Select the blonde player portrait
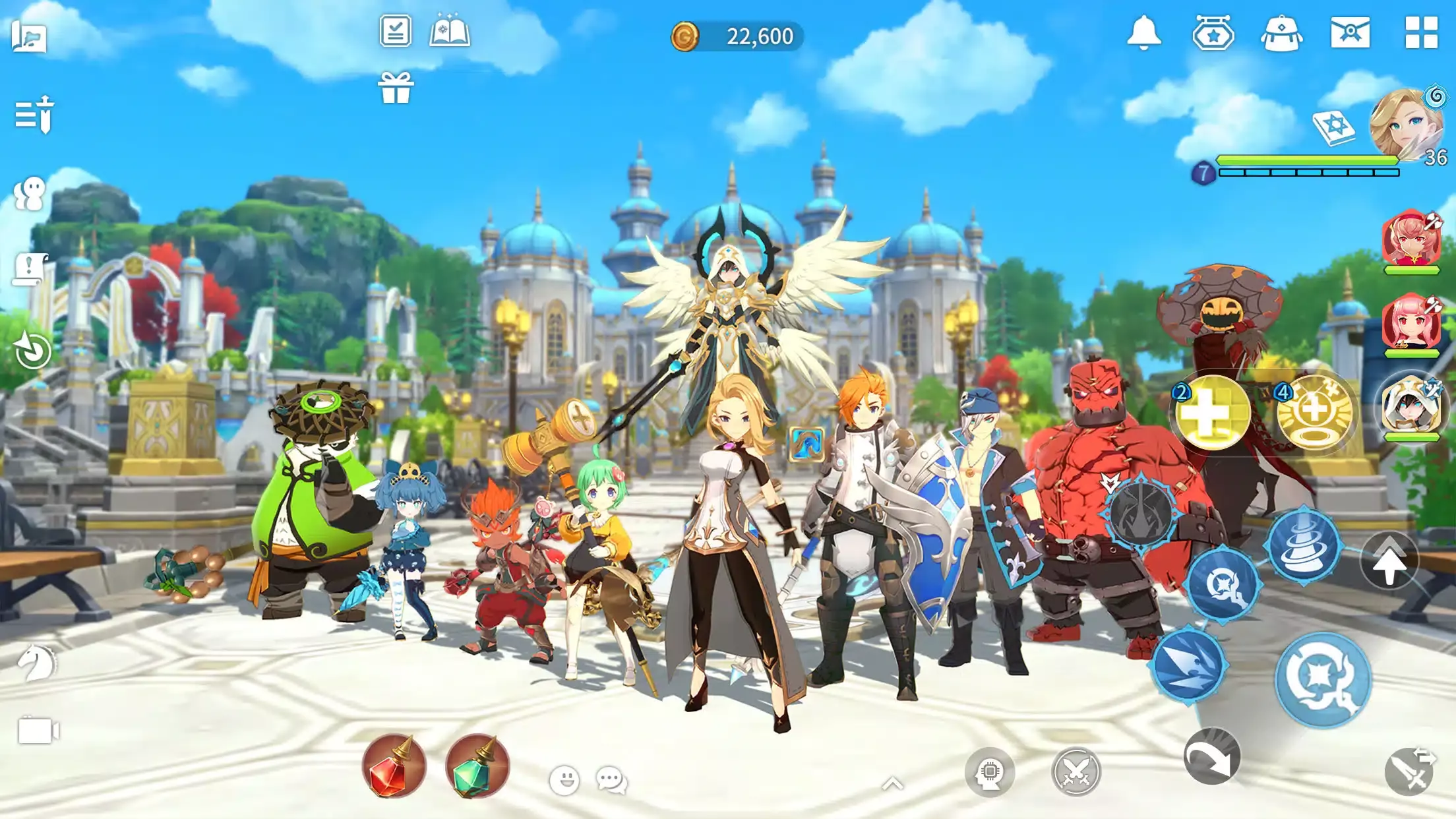 click(x=1406, y=125)
